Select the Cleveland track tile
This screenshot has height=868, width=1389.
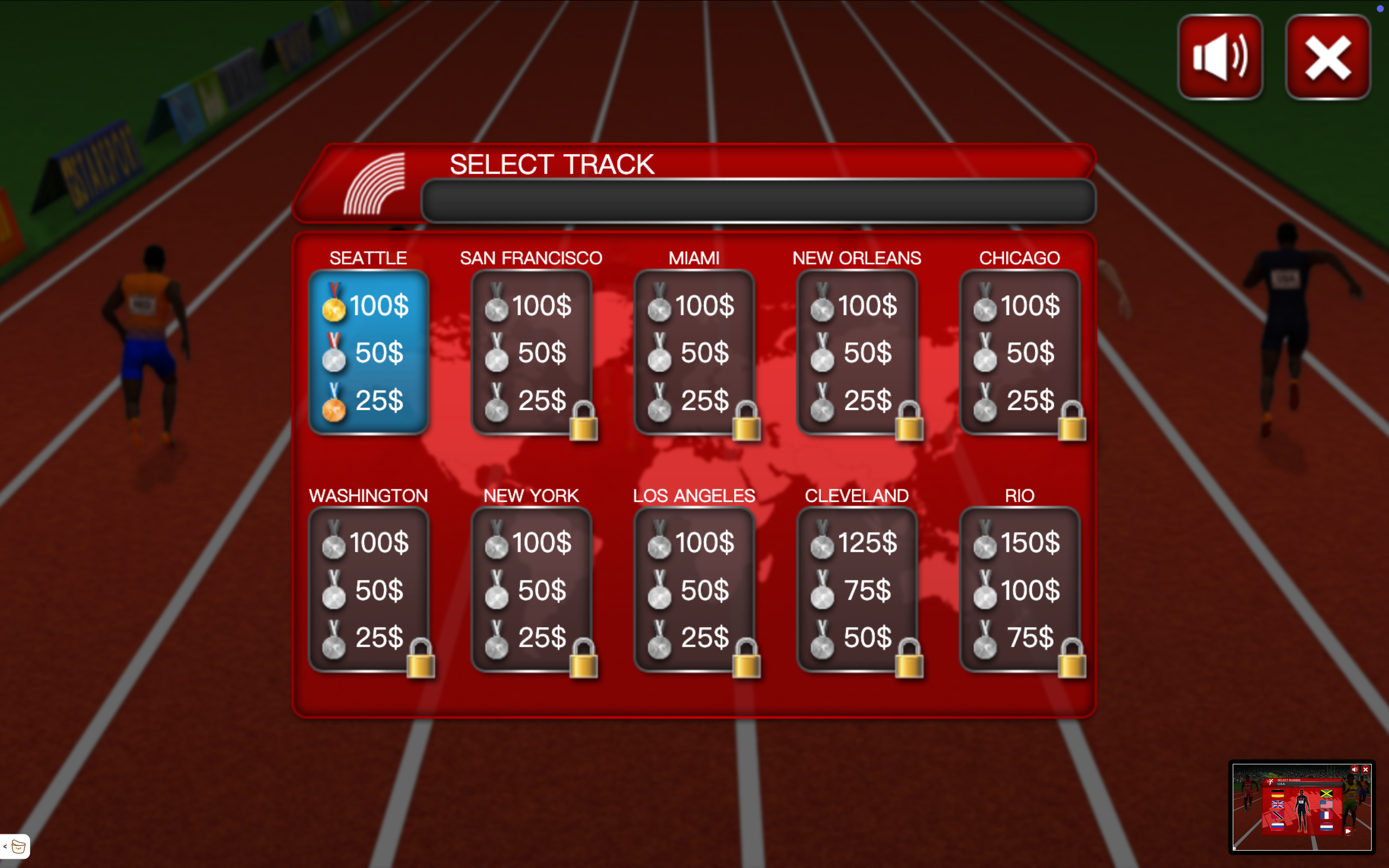856,590
